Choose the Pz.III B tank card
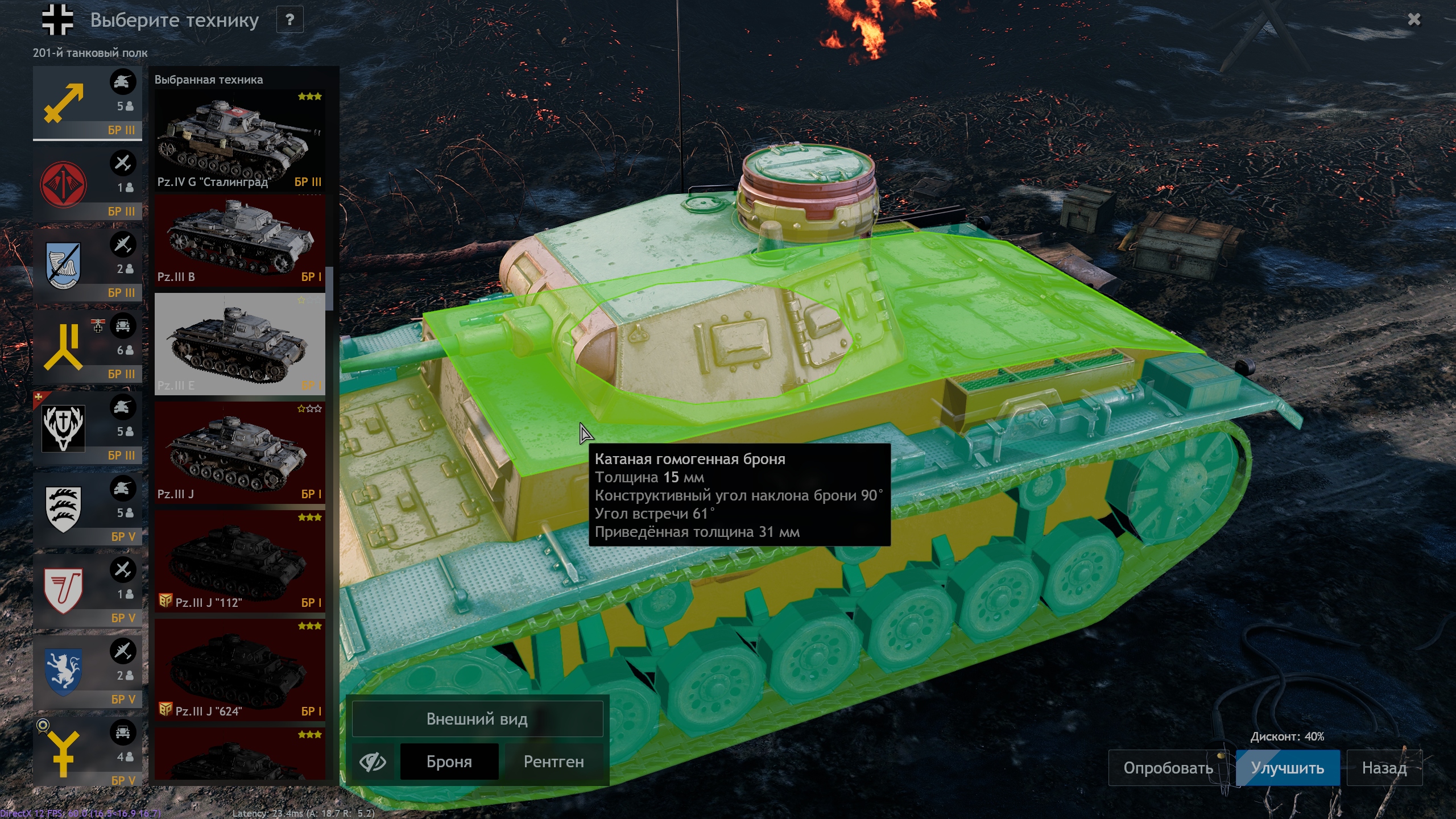The image size is (1456, 819). (x=239, y=240)
